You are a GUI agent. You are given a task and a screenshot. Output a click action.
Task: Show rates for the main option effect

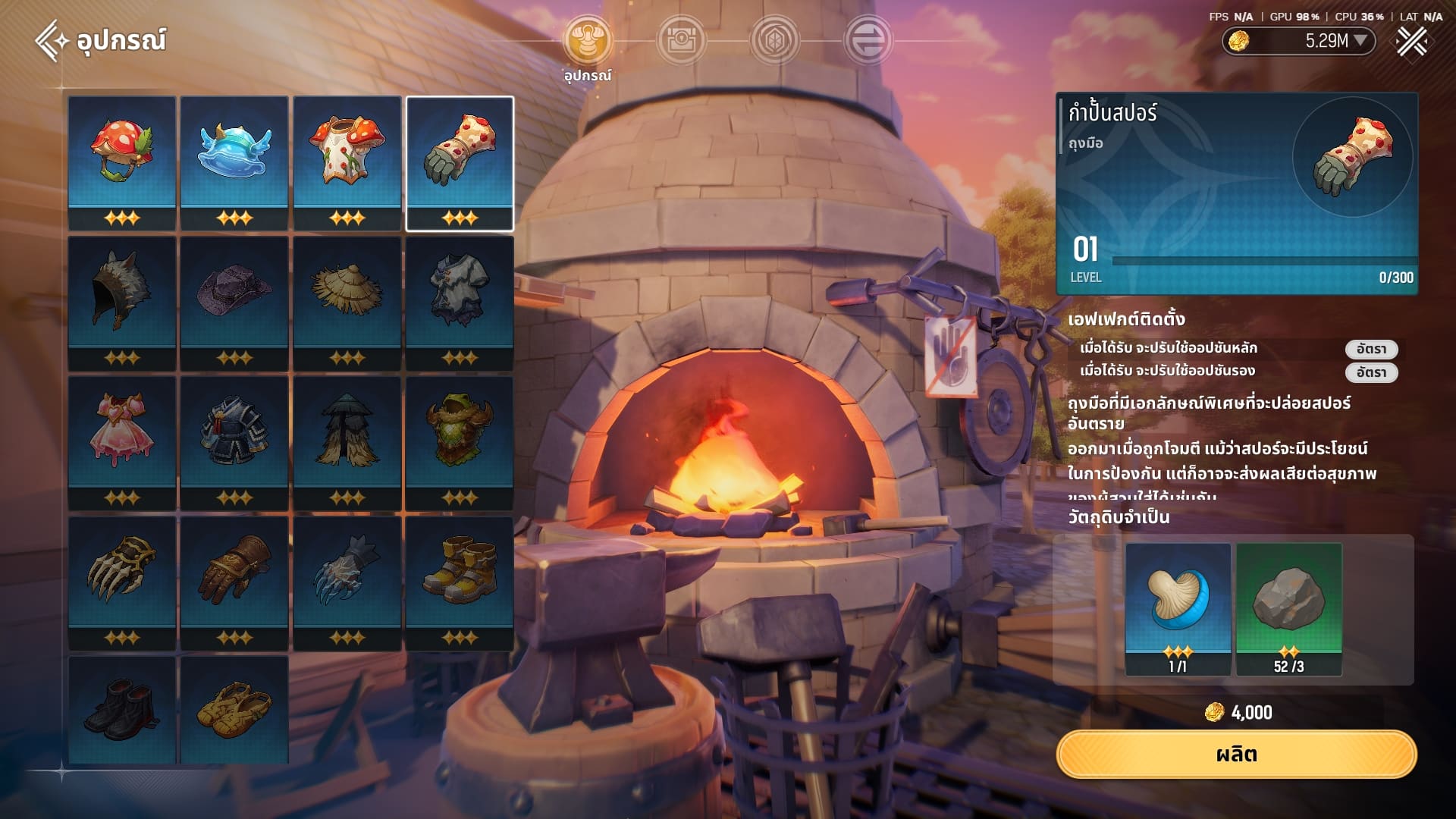coord(1371,349)
